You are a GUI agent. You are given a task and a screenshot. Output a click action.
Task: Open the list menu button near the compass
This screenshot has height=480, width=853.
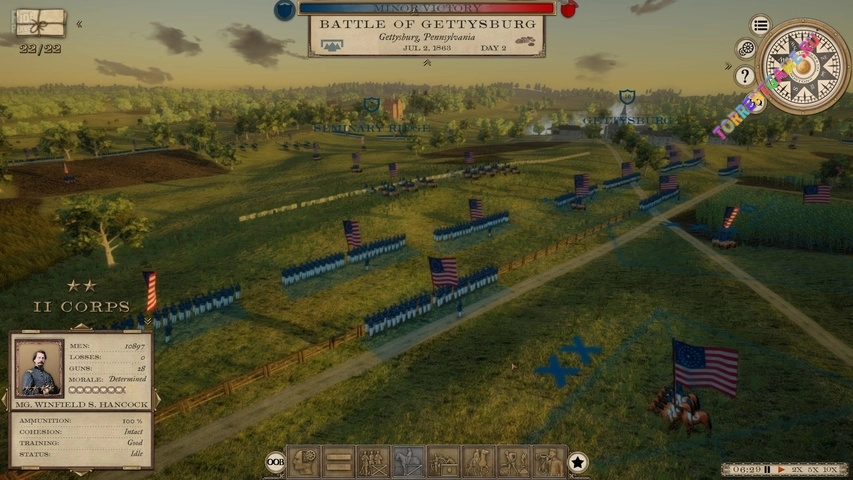click(x=761, y=25)
